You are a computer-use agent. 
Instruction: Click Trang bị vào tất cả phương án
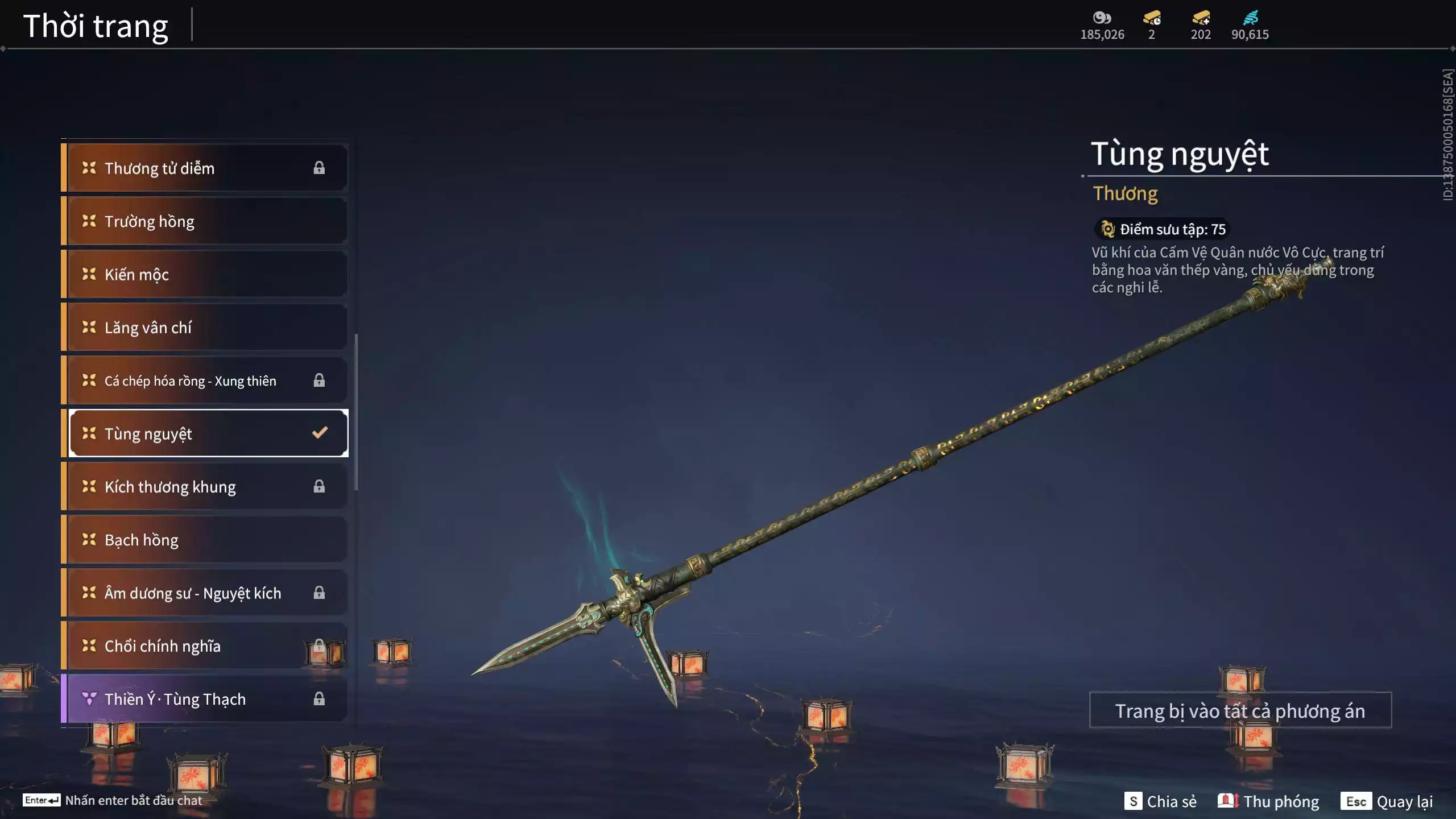(x=1240, y=710)
